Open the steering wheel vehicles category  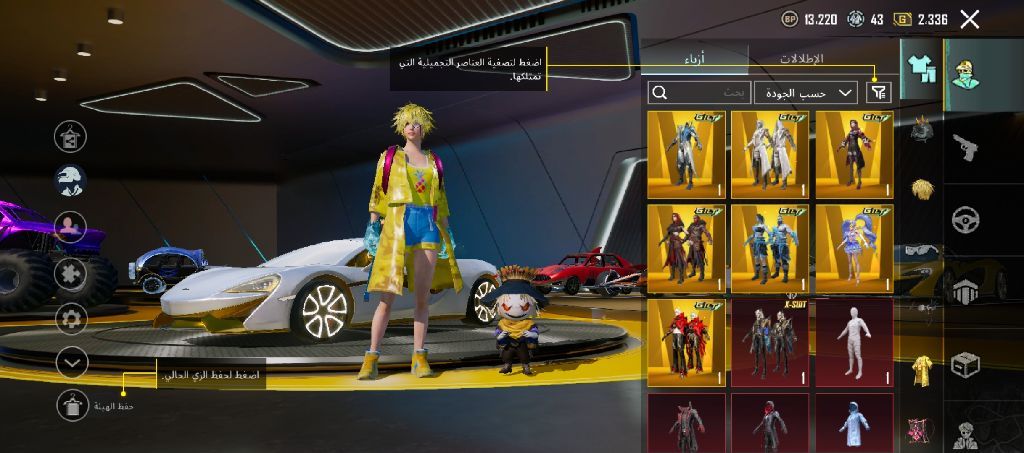pyautogui.click(x=966, y=219)
